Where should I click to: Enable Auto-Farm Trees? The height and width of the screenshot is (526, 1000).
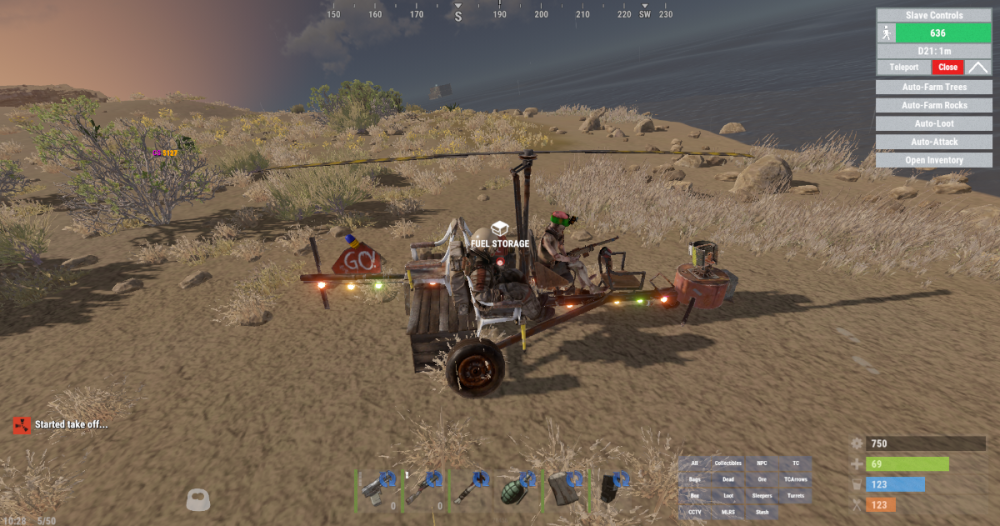pos(934,87)
